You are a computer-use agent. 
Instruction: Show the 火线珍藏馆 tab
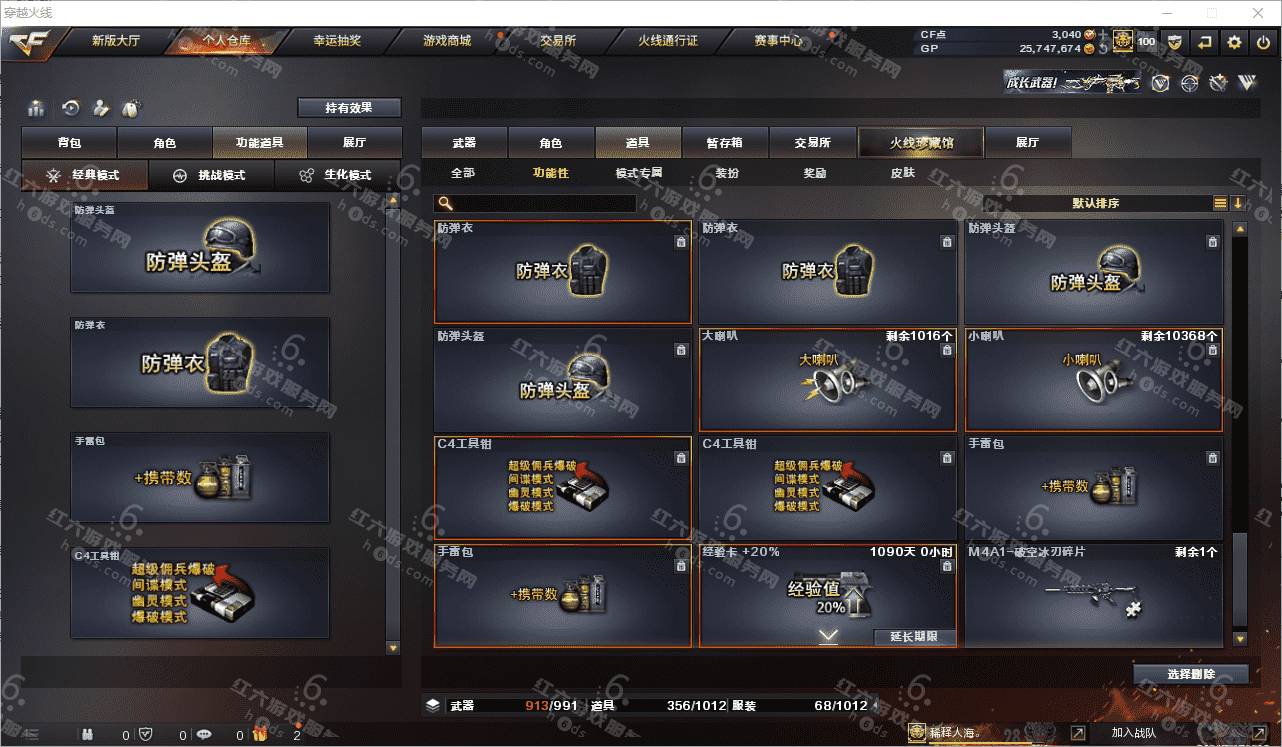[x=921, y=143]
